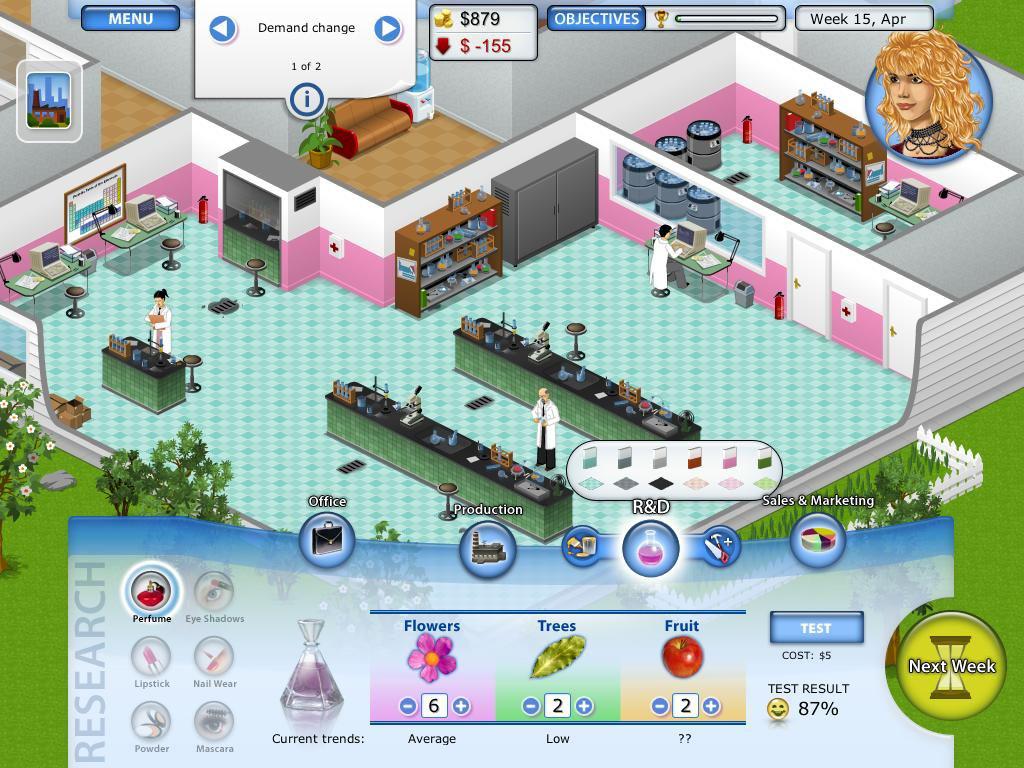The height and width of the screenshot is (768, 1024).
Task: Increase the Flowers ingredient amount
Action: (461, 706)
